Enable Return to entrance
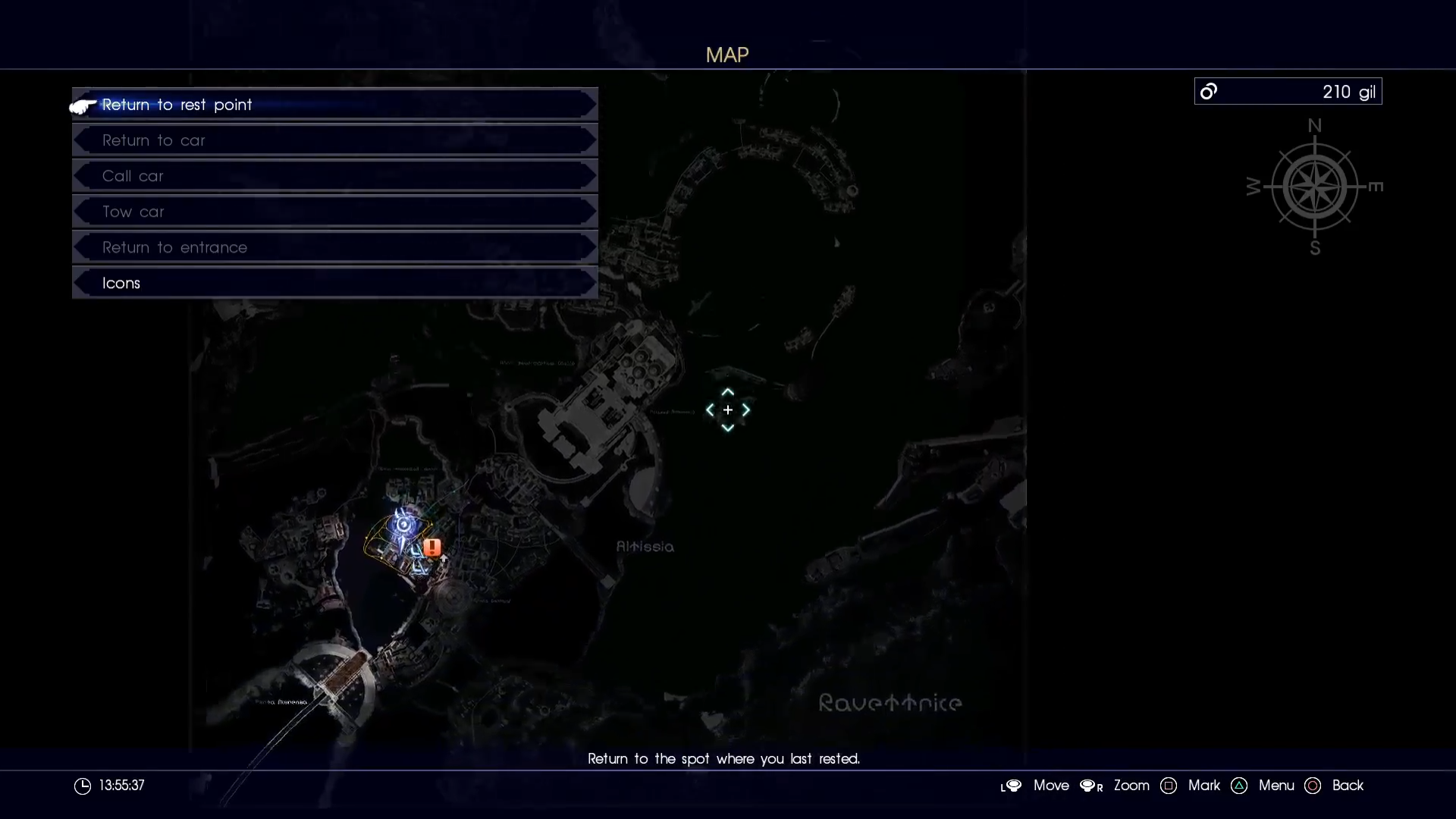Screen dimensions: 1456x819 334,247
